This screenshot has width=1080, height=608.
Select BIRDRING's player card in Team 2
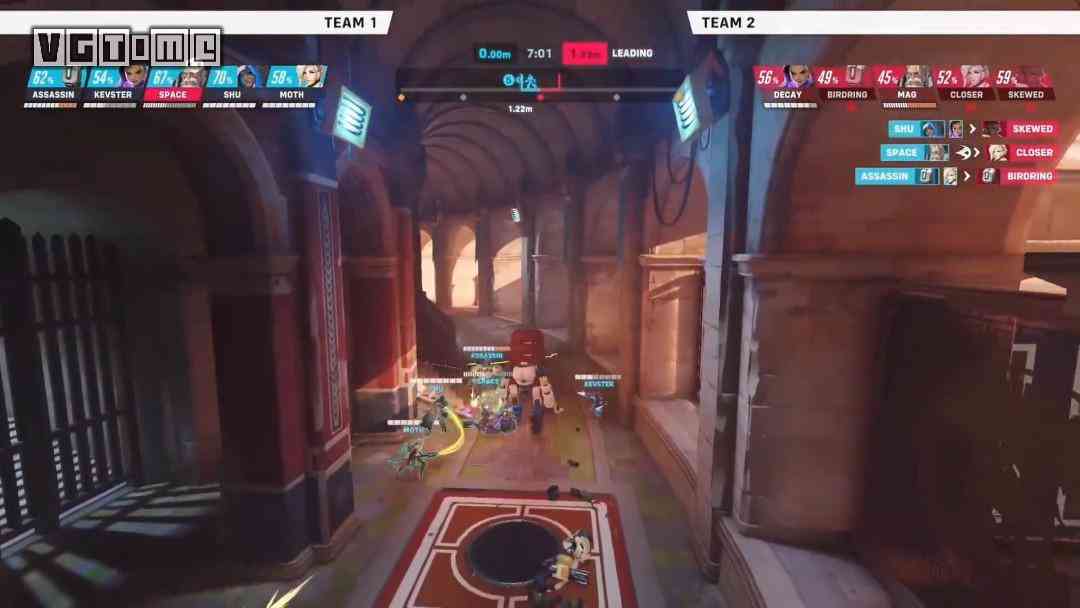pos(847,85)
